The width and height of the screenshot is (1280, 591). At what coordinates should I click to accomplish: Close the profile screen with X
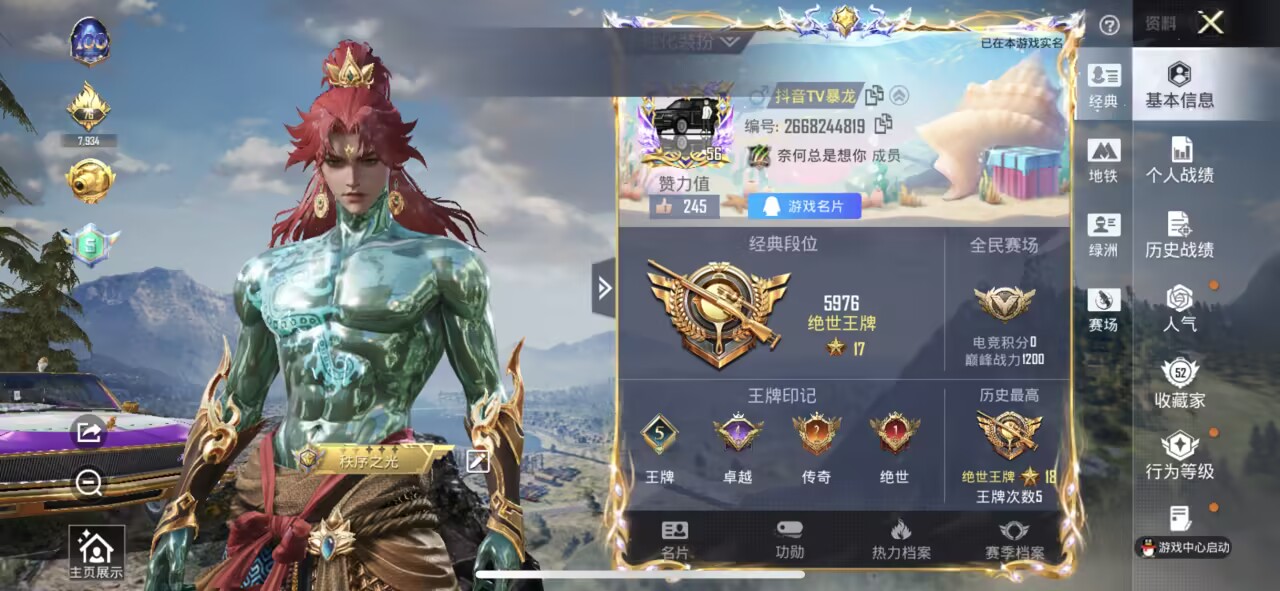point(1210,23)
